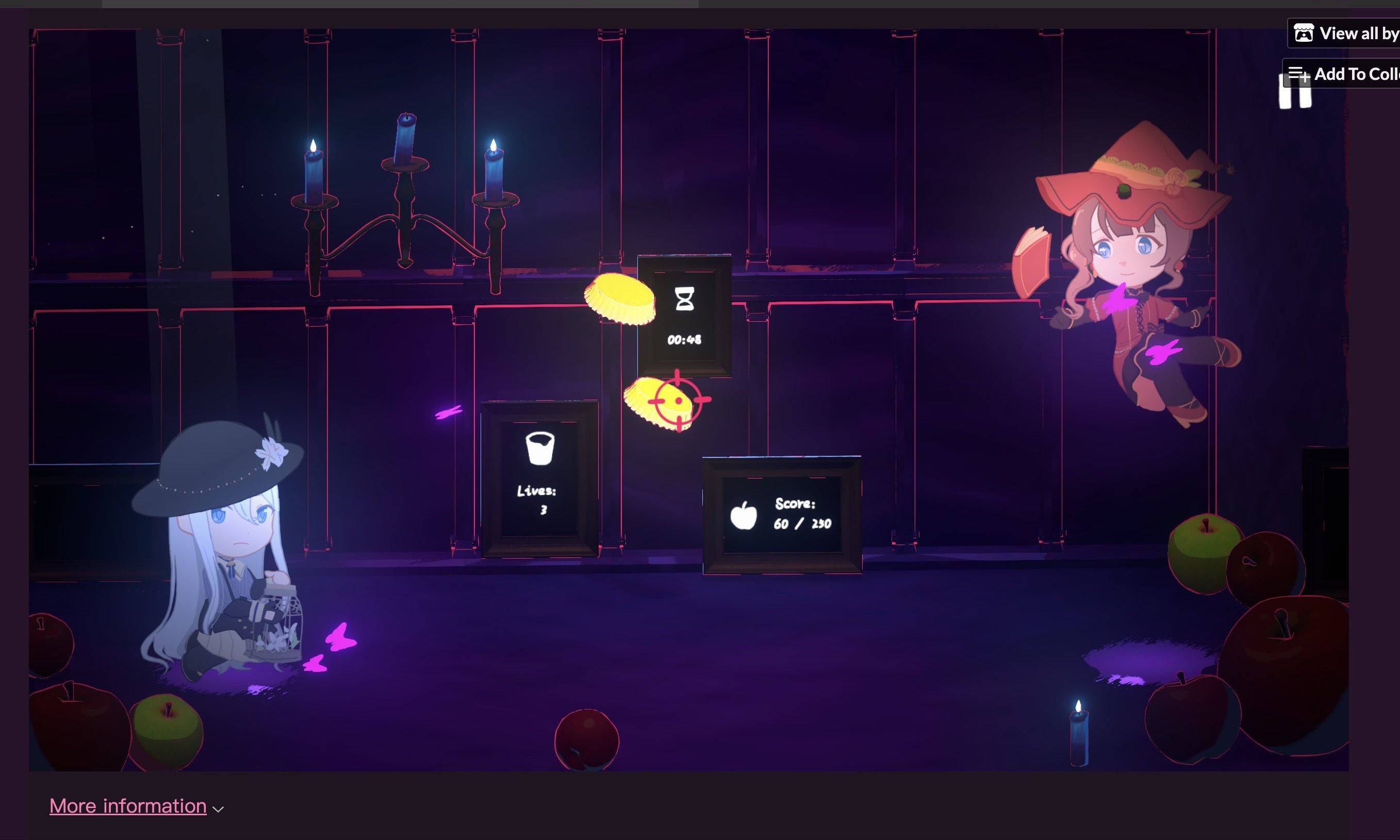This screenshot has width=1400, height=840.
Task: Add the game to a collection
Action: pos(1347,74)
